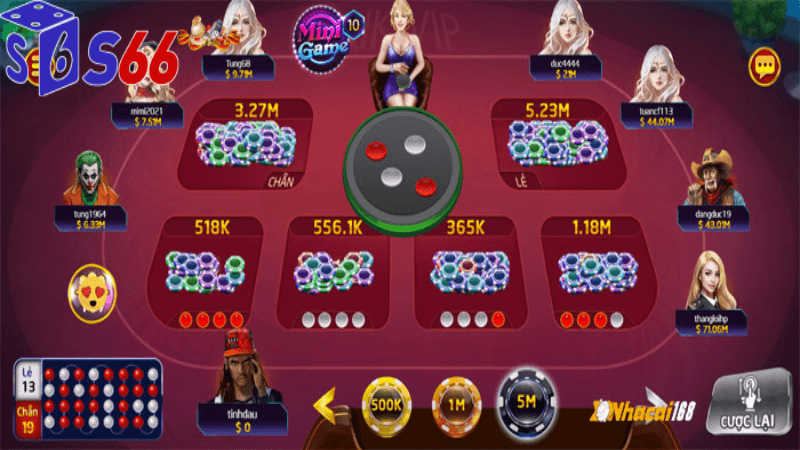Show previous chip values with left arrow
This screenshot has width=800, height=450.
point(324,406)
